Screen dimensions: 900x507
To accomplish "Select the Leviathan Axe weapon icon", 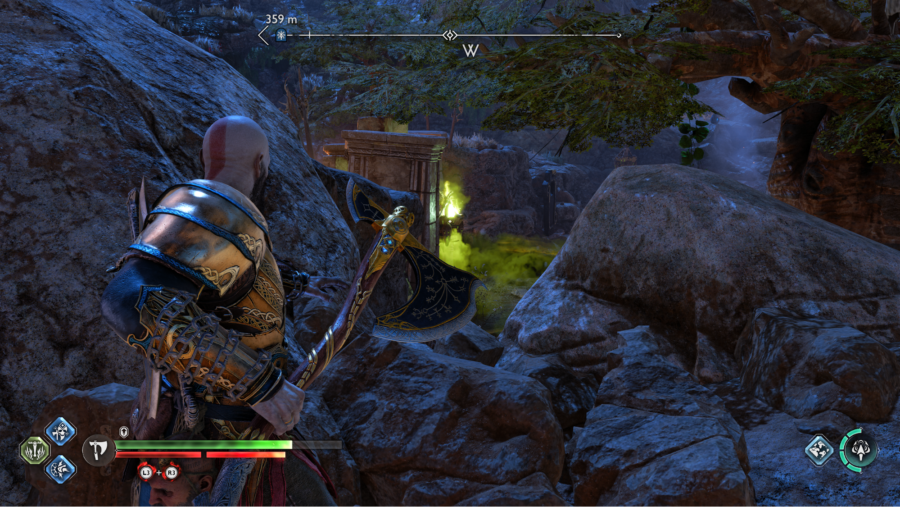I will (97, 449).
